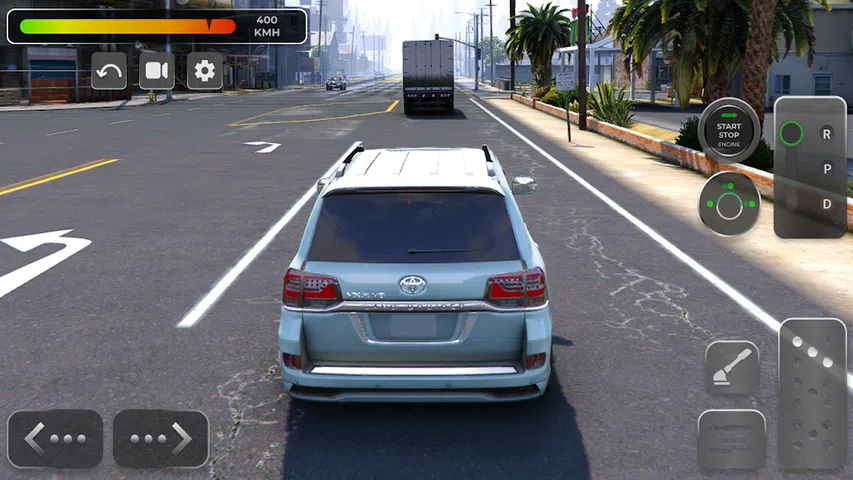The width and height of the screenshot is (853, 480).
Task: Tap the Start Stop Engine button
Action: (729, 130)
